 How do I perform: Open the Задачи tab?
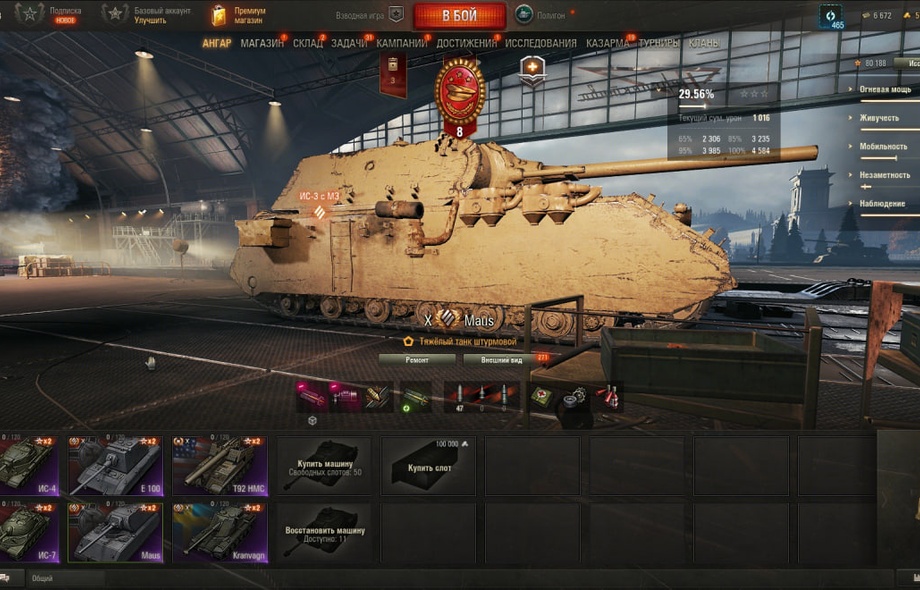(x=349, y=44)
